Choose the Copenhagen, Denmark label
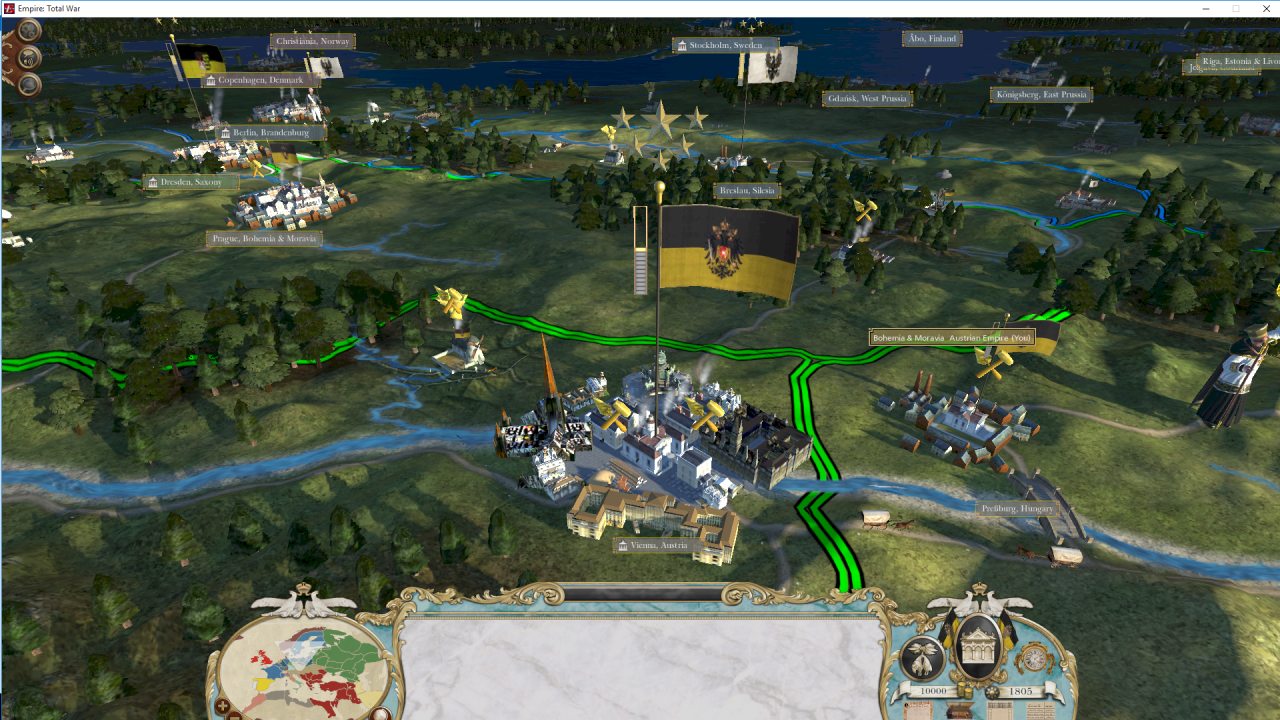The image size is (1280, 720). pyautogui.click(x=259, y=80)
